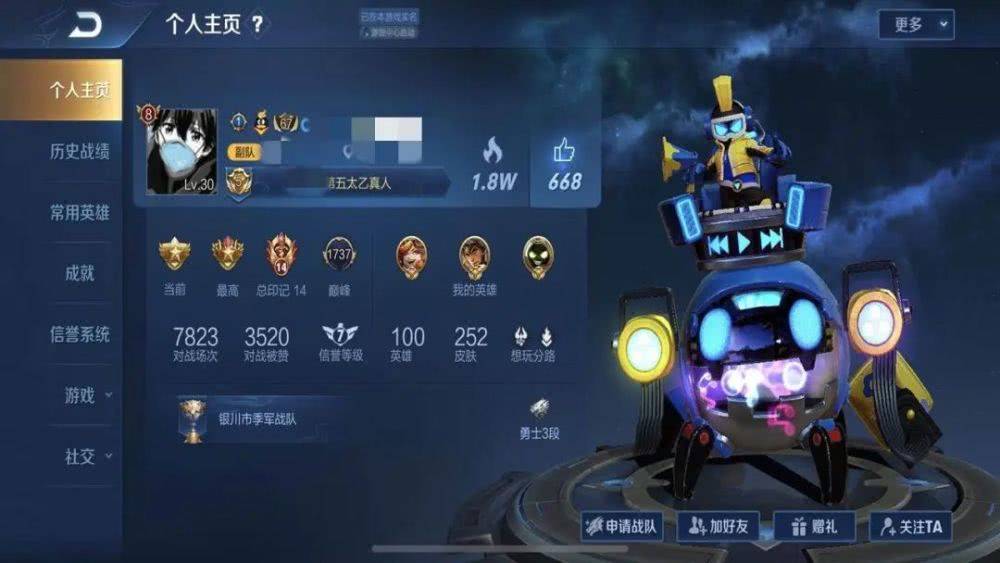Open the 更多 dropdown menu
1000x563 pixels.
coord(916,25)
